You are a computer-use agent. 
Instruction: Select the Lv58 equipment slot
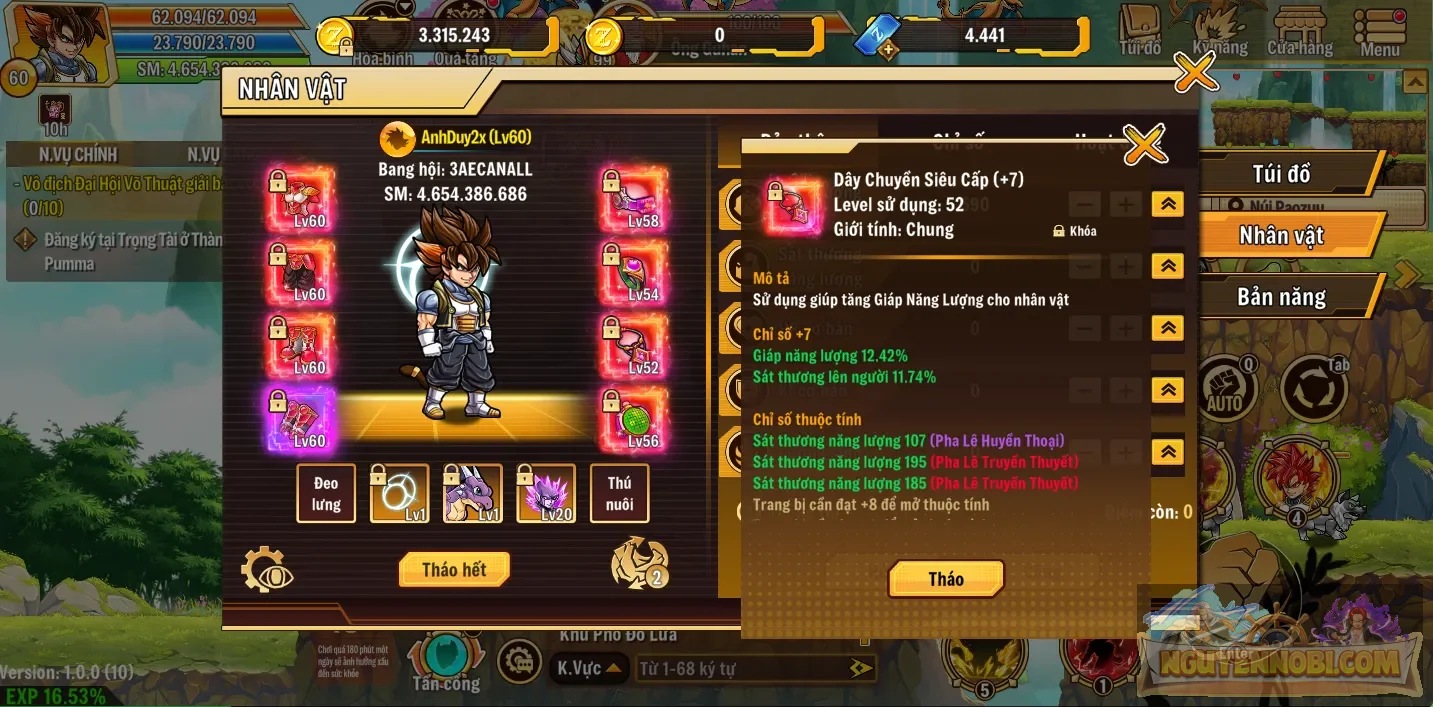[x=634, y=199]
